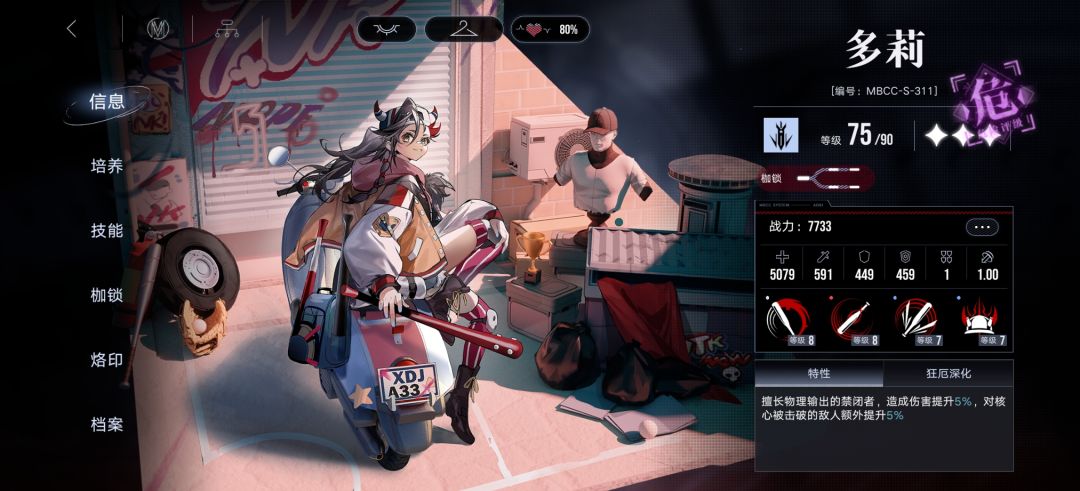
Task: Open the hierarchy tree icon
Action: coord(227,29)
